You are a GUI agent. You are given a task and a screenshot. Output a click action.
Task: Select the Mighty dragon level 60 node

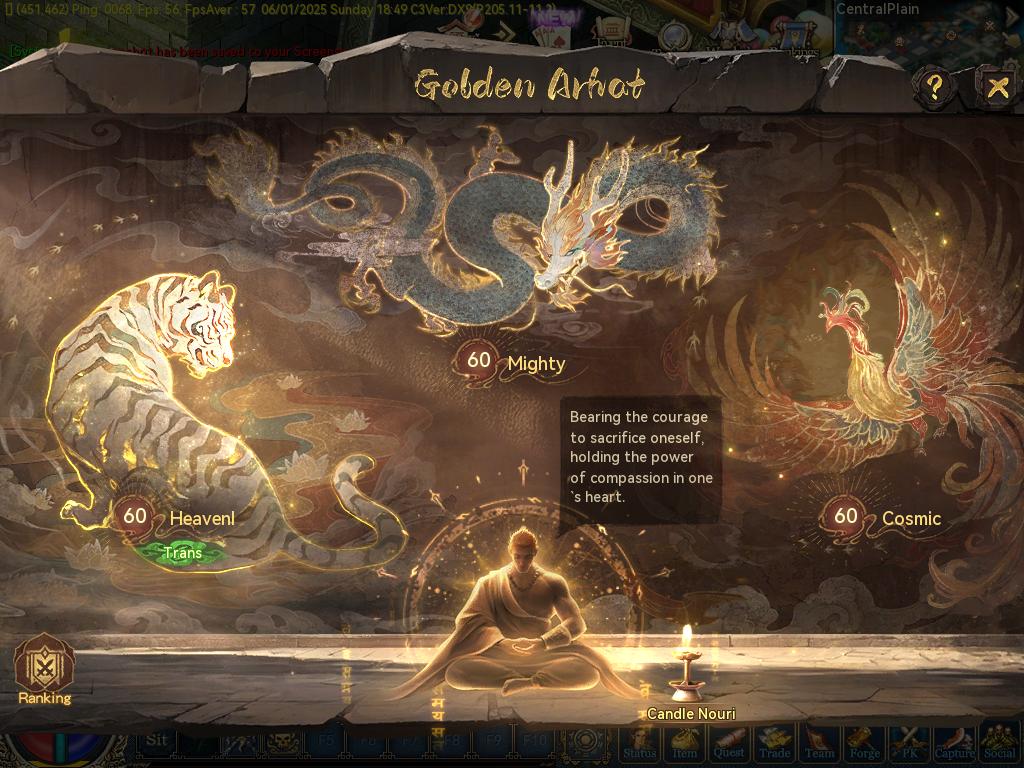(x=480, y=361)
